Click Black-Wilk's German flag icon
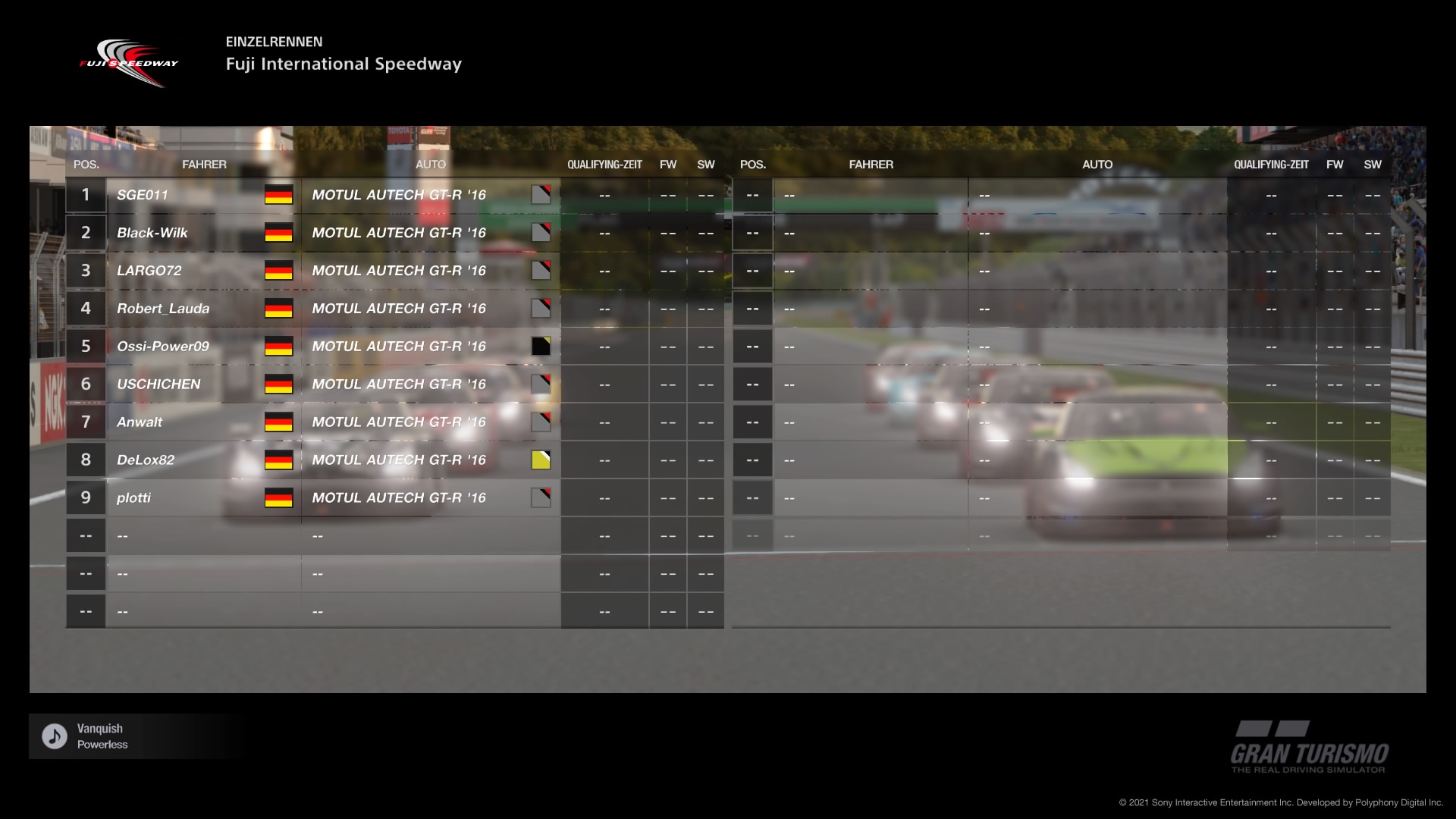The height and width of the screenshot is (819, 1456). pos(278,233)
